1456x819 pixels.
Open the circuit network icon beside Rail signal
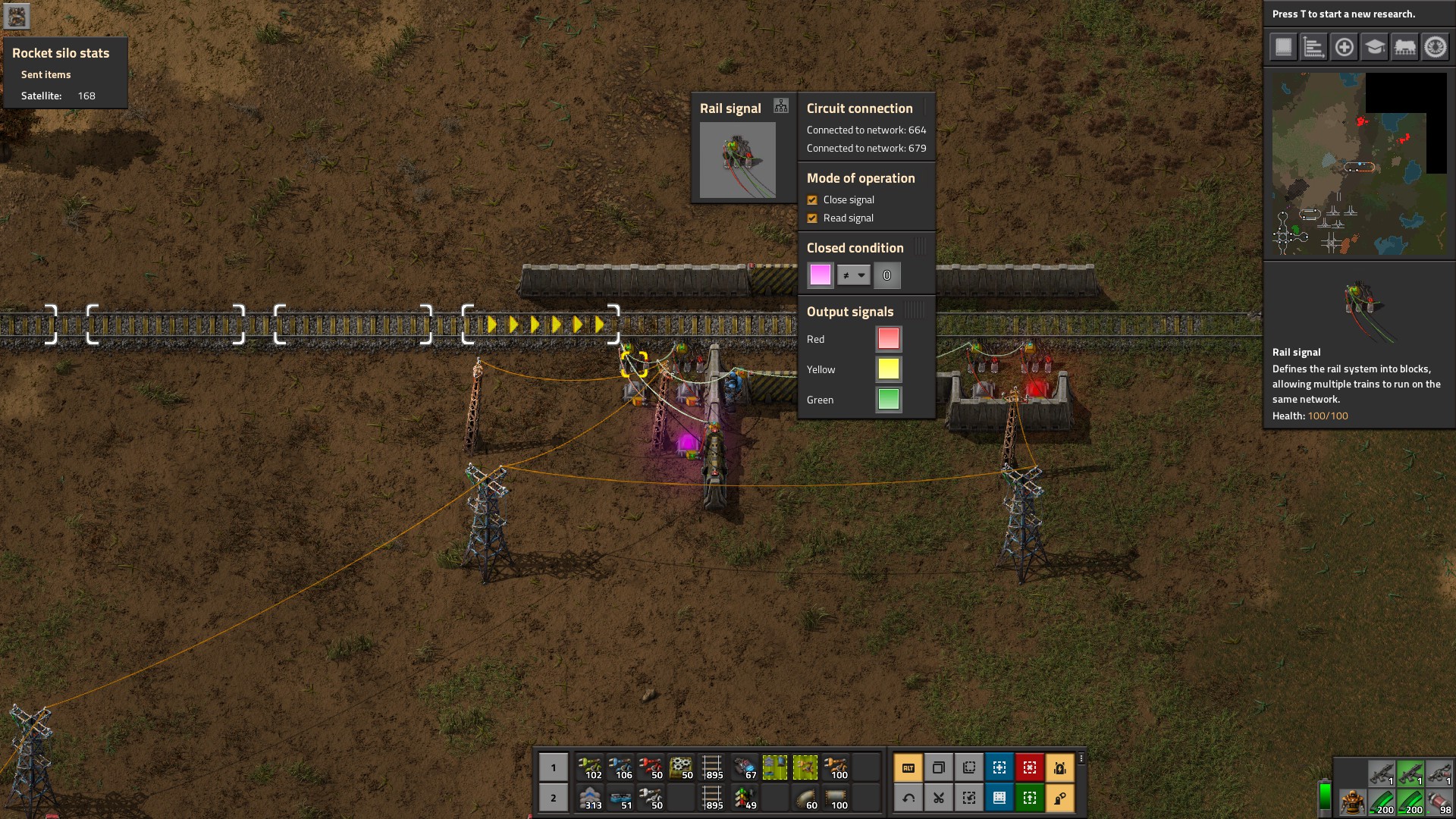tap(781, 106)
